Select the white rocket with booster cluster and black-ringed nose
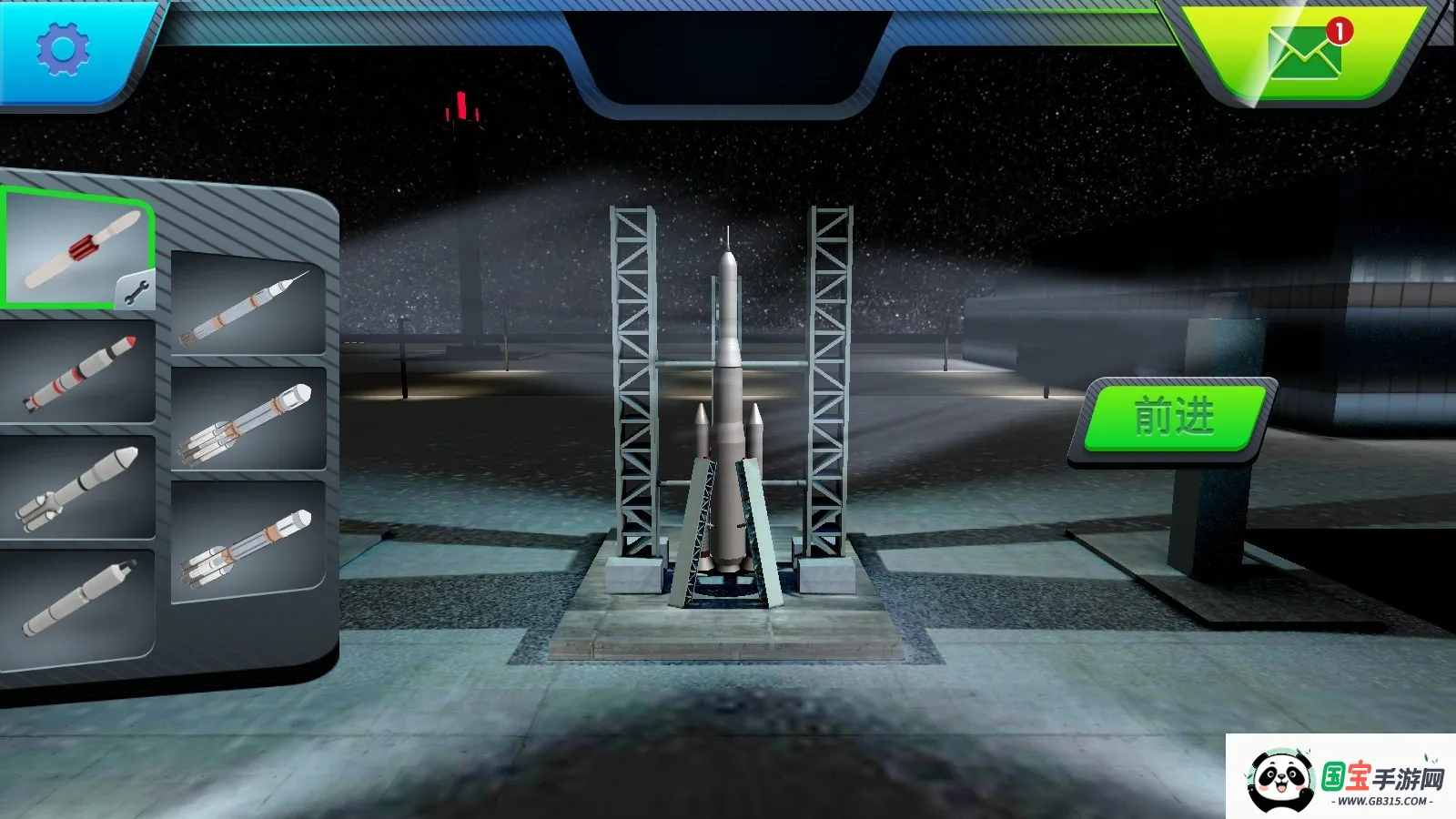This screenshot has height=819, width=1456. 77,487
